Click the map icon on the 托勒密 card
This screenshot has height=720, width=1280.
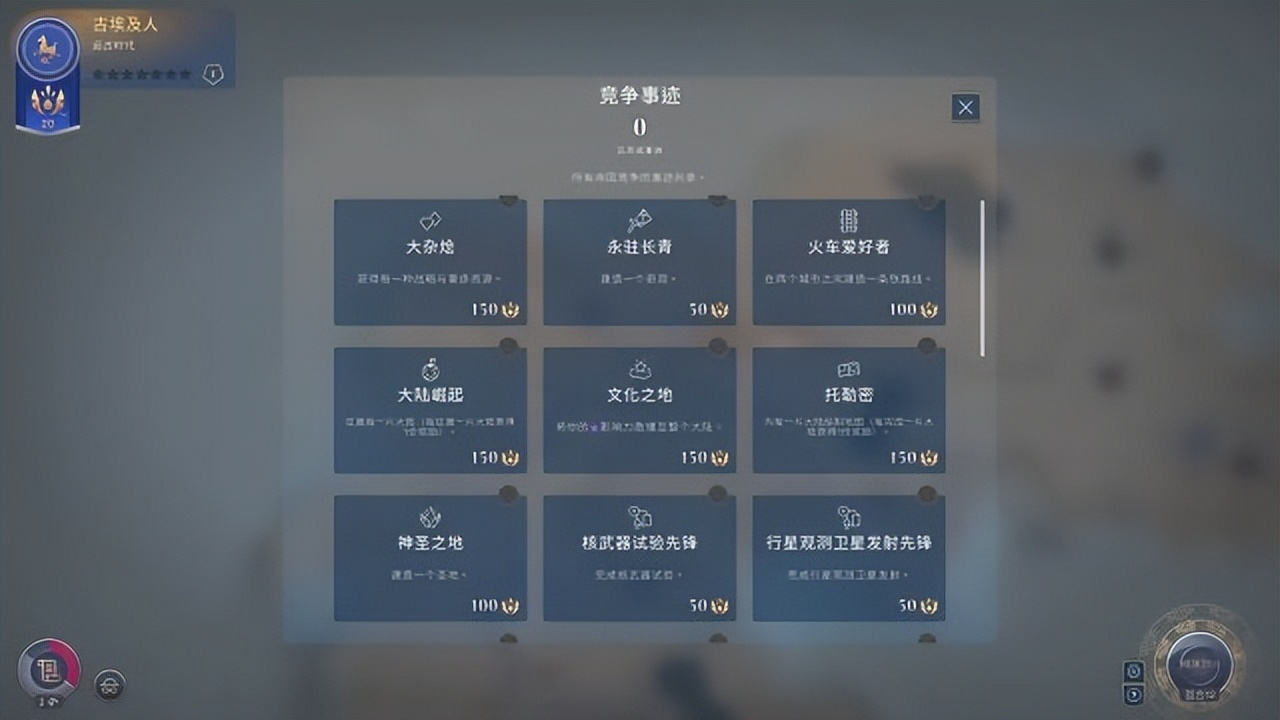849,368
